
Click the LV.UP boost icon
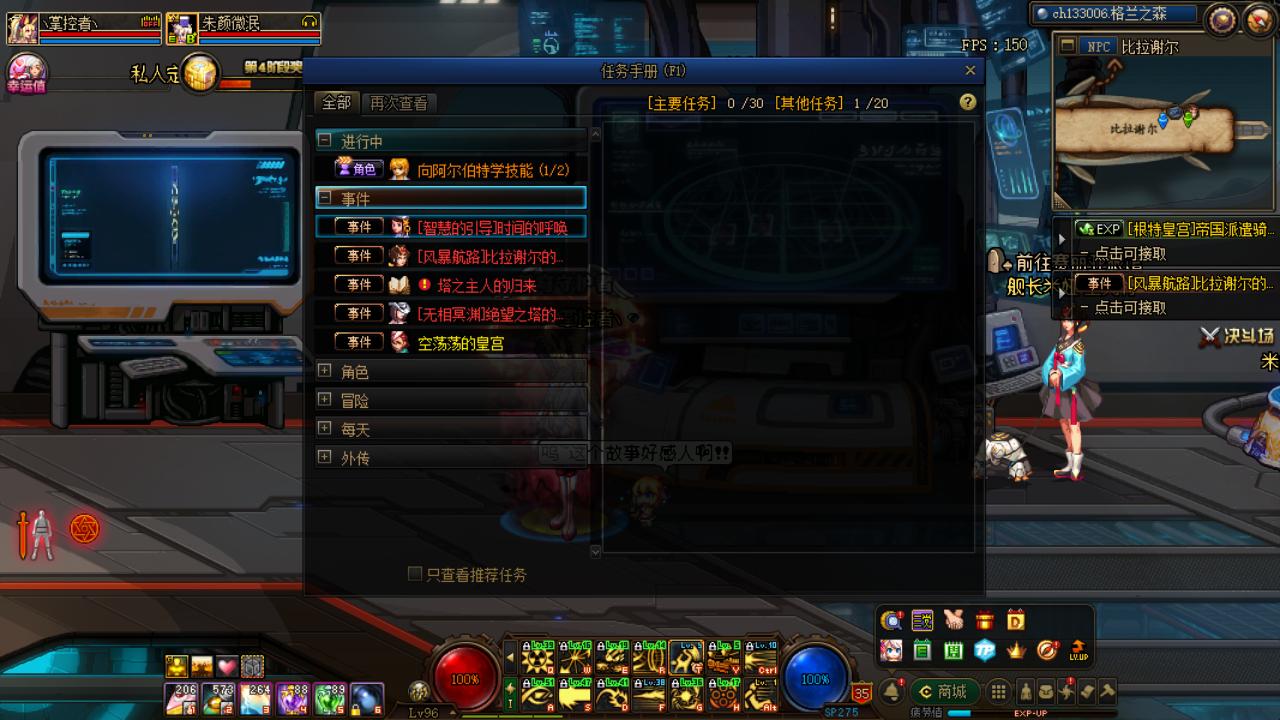point(1079,650)
